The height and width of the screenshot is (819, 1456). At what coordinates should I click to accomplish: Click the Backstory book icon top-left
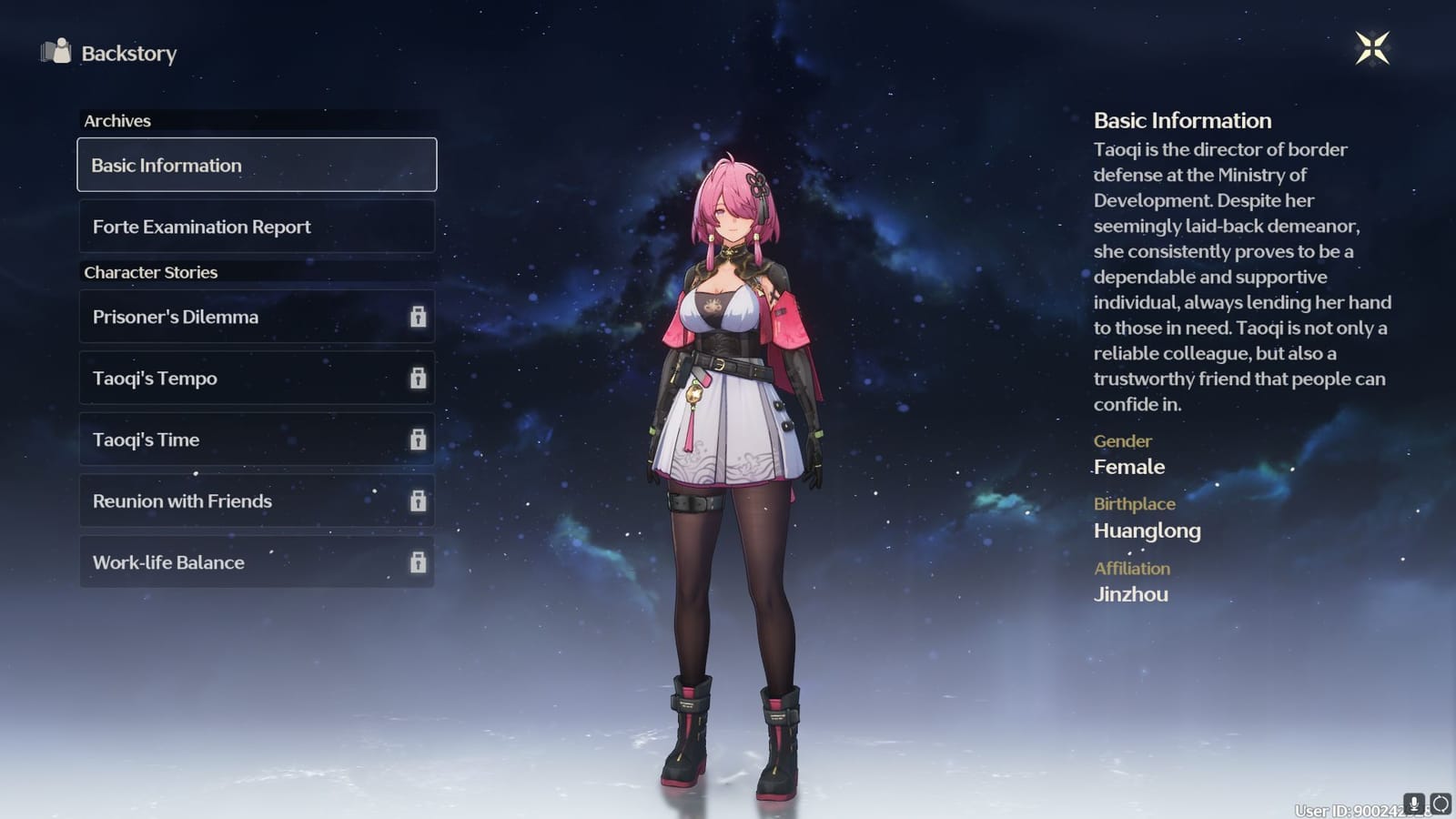point(56,53)
